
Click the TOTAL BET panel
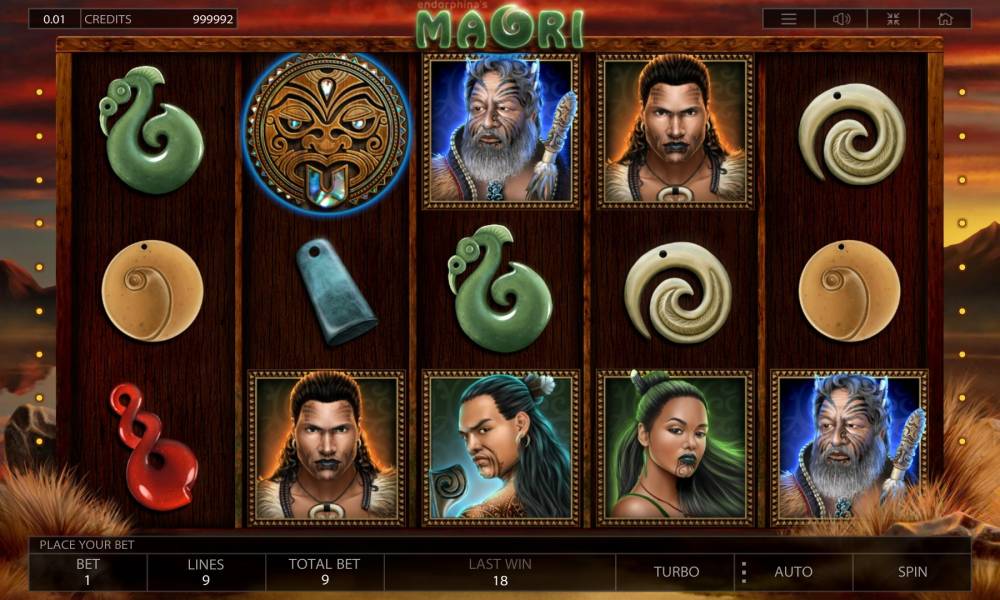324,572
